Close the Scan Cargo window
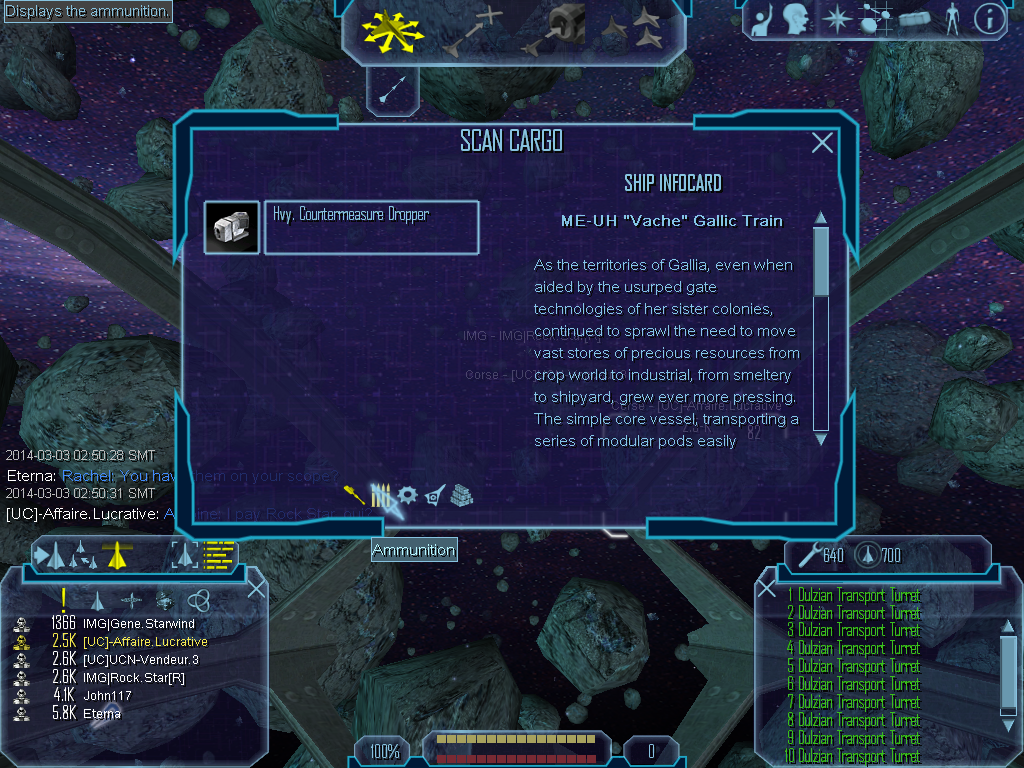 point(822,143)
